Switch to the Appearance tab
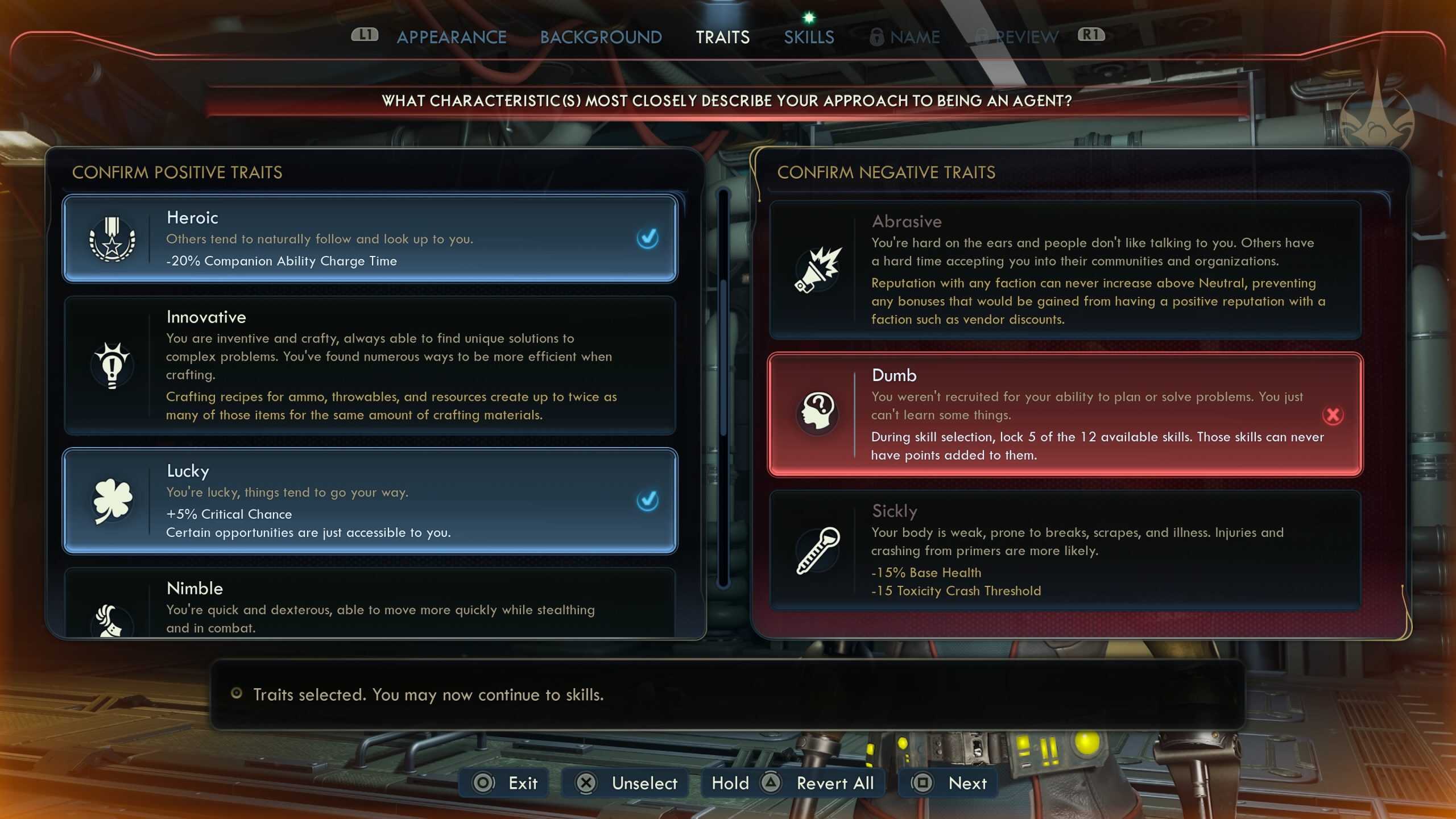The width and height of the screenshot is (1456, 819). point(451,38)
